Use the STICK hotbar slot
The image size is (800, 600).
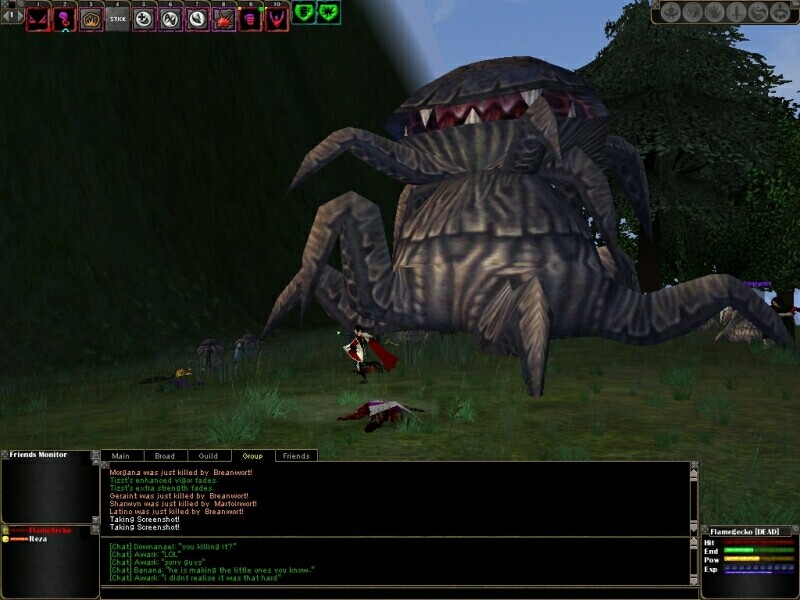click(117, 18)
